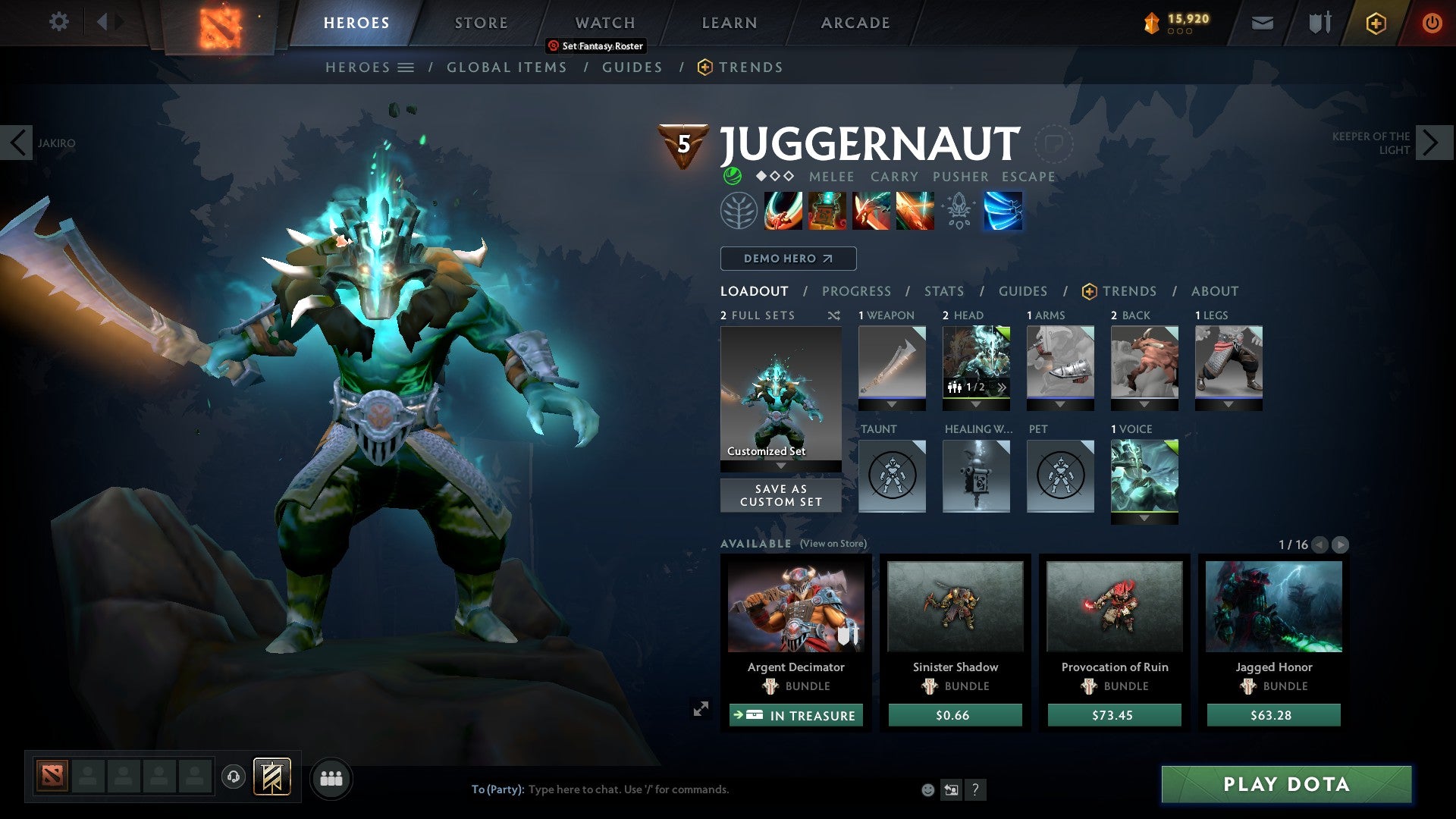Open Dota Plus via the gold plus icon

[1375, 23]
